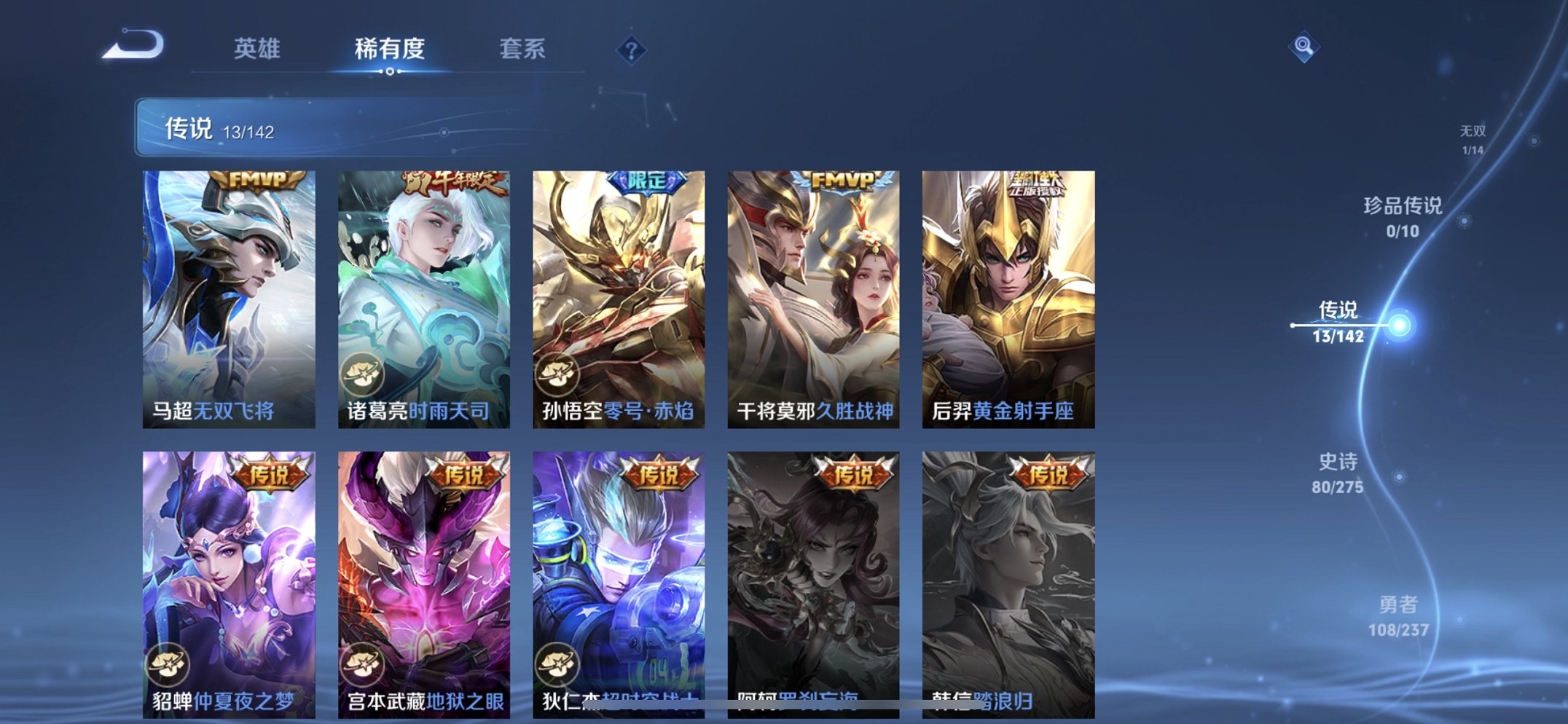Click the question mark help icon
This screenshot has height=724, width=1568.
(x=633, y=50)
